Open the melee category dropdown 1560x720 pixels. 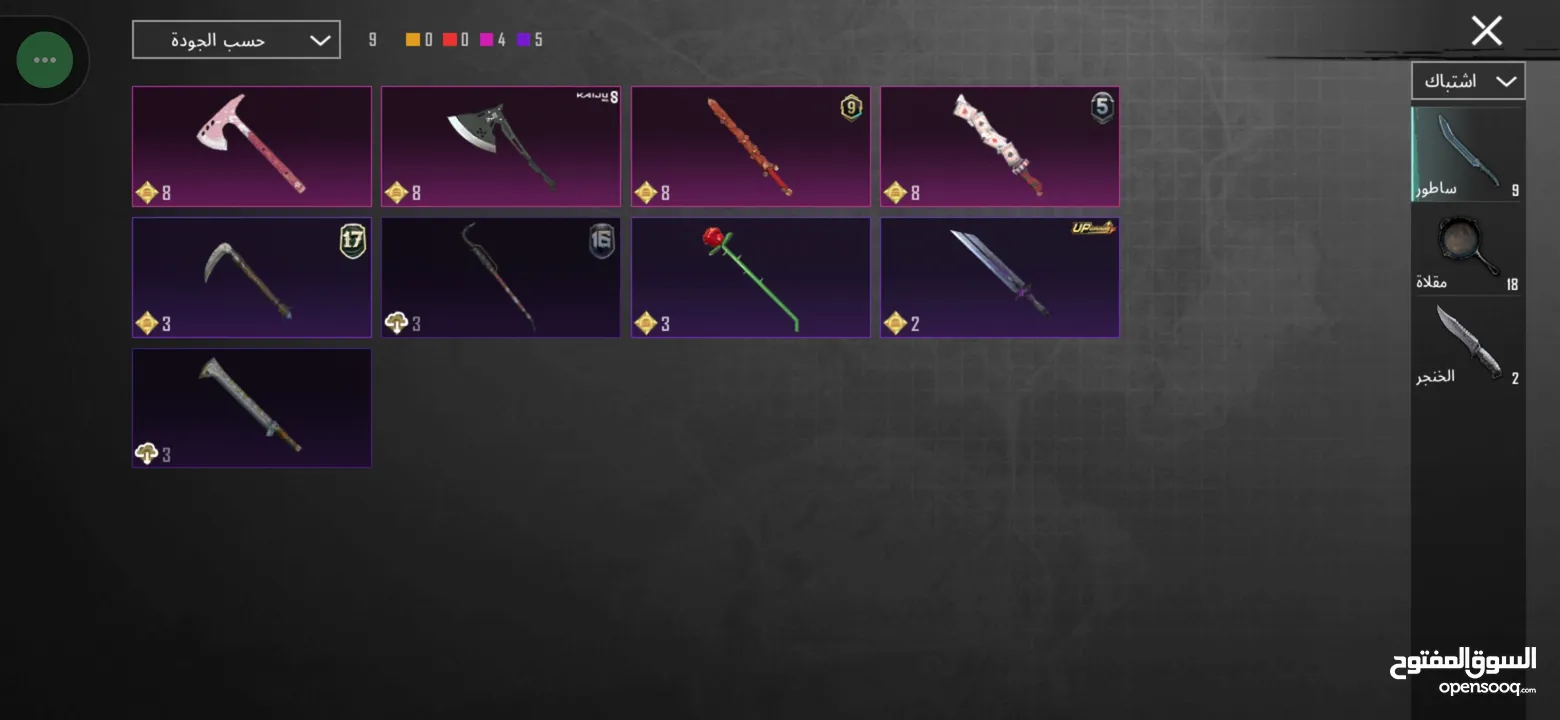click(1467, 81)
